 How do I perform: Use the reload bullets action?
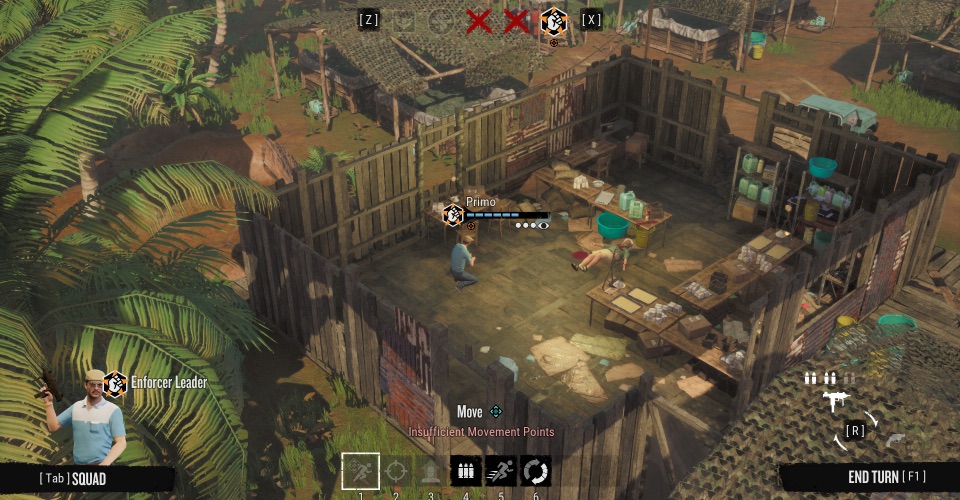point(466,470)
